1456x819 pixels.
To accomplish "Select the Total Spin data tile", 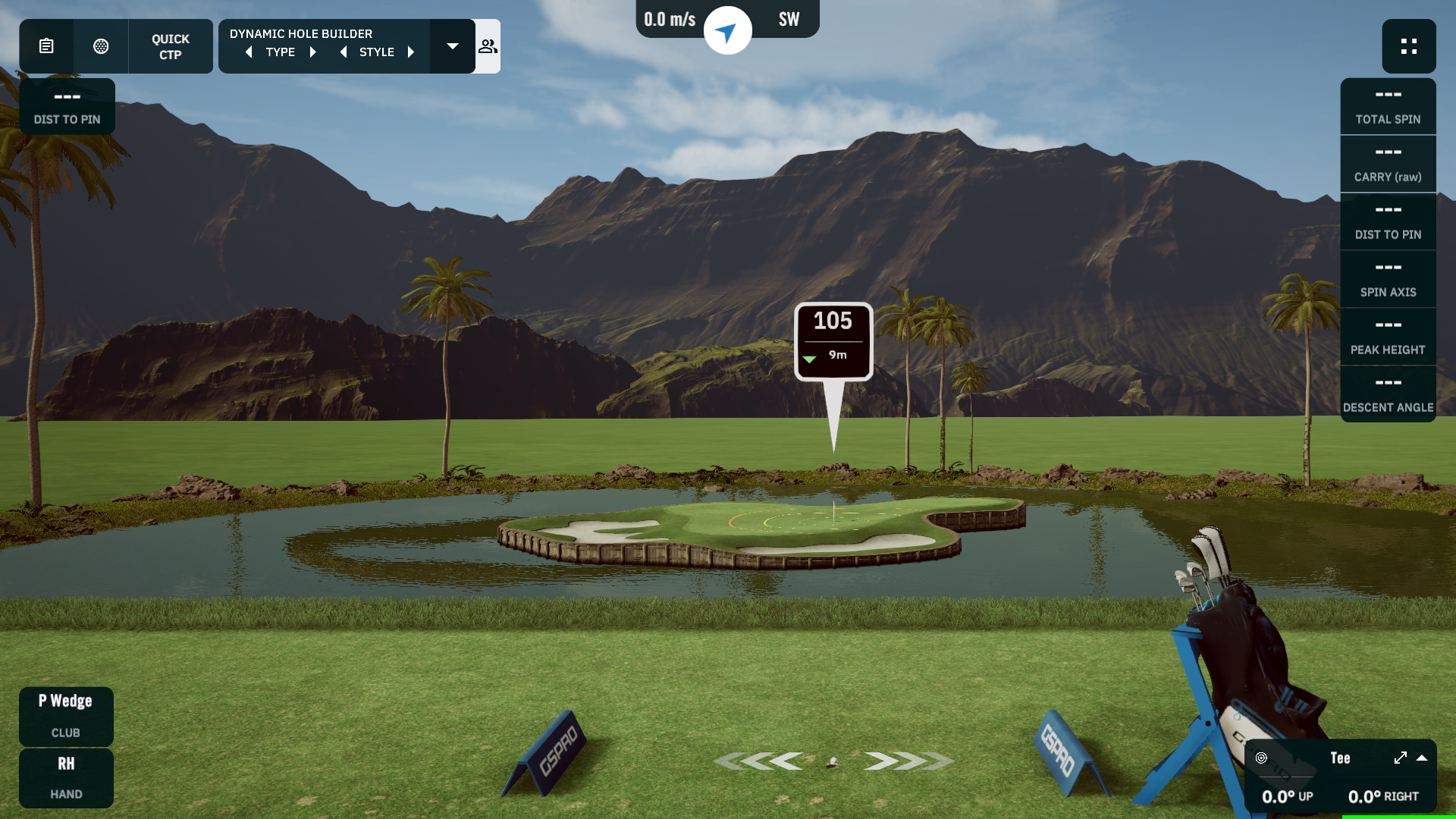I will 1388,106.
